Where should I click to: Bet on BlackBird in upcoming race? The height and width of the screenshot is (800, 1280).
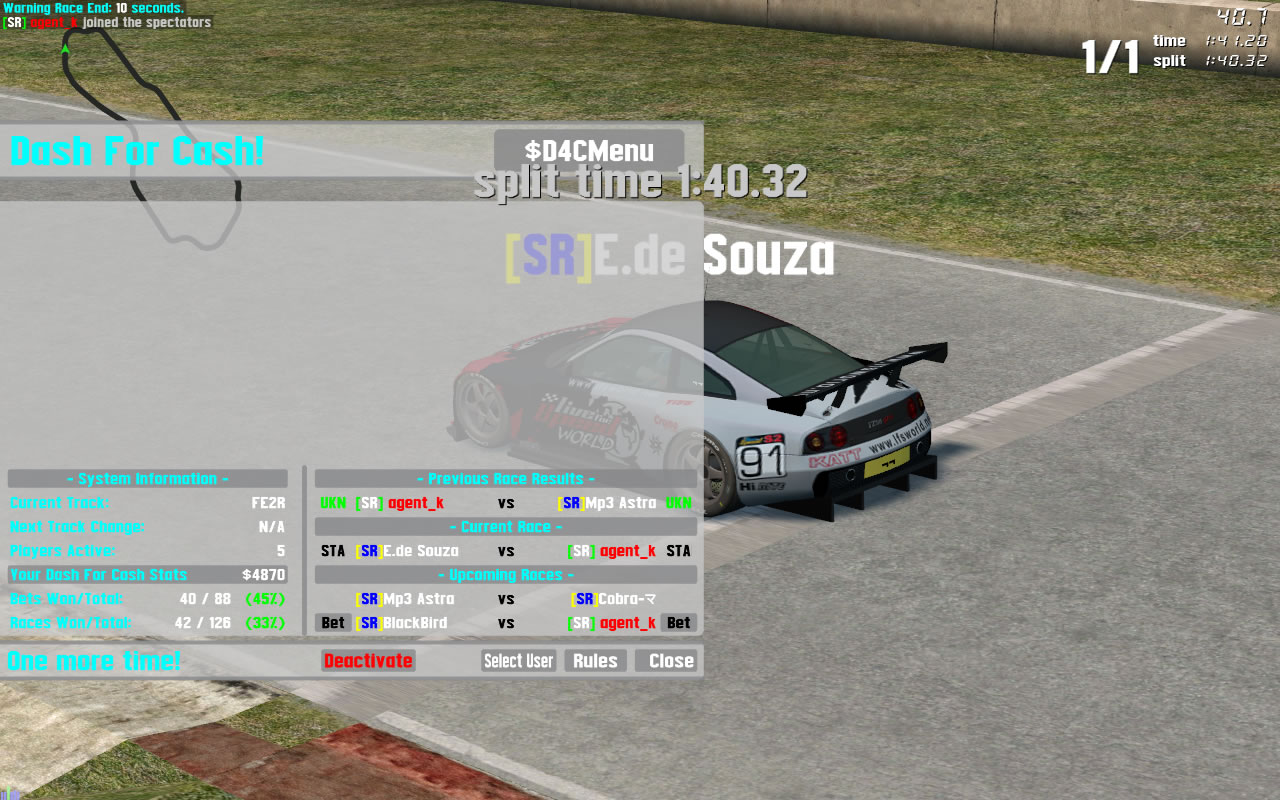[x=333, y=623]
